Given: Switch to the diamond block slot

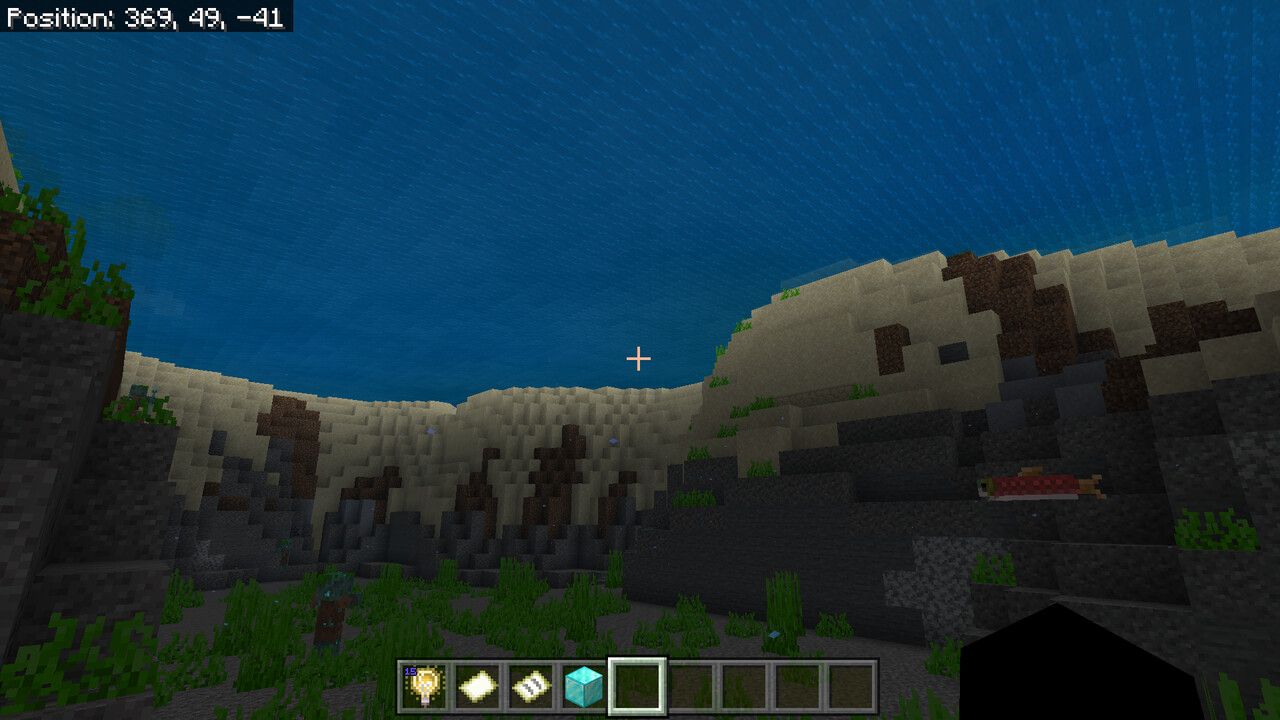Looking at the screenshot, I should tap(584, 686).
